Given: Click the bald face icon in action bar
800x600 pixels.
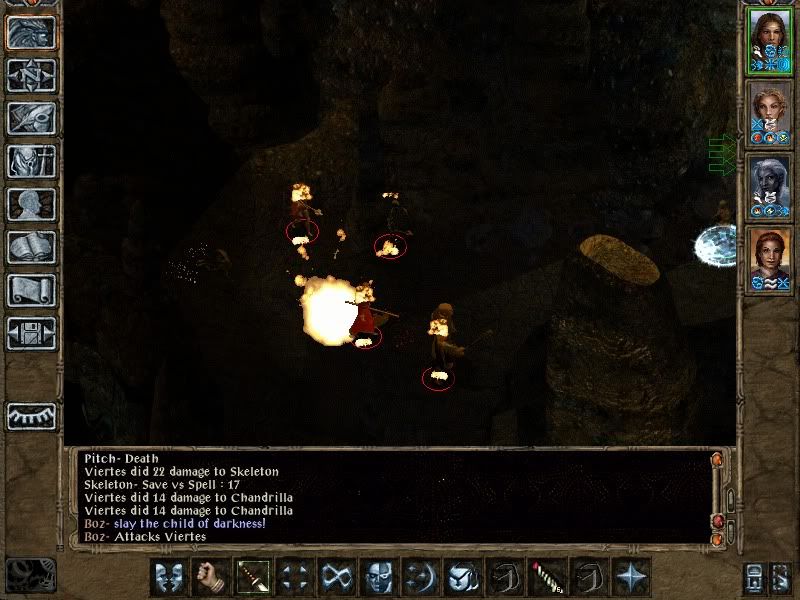Looking at the screenshot, I should click(x=377, y=577).
